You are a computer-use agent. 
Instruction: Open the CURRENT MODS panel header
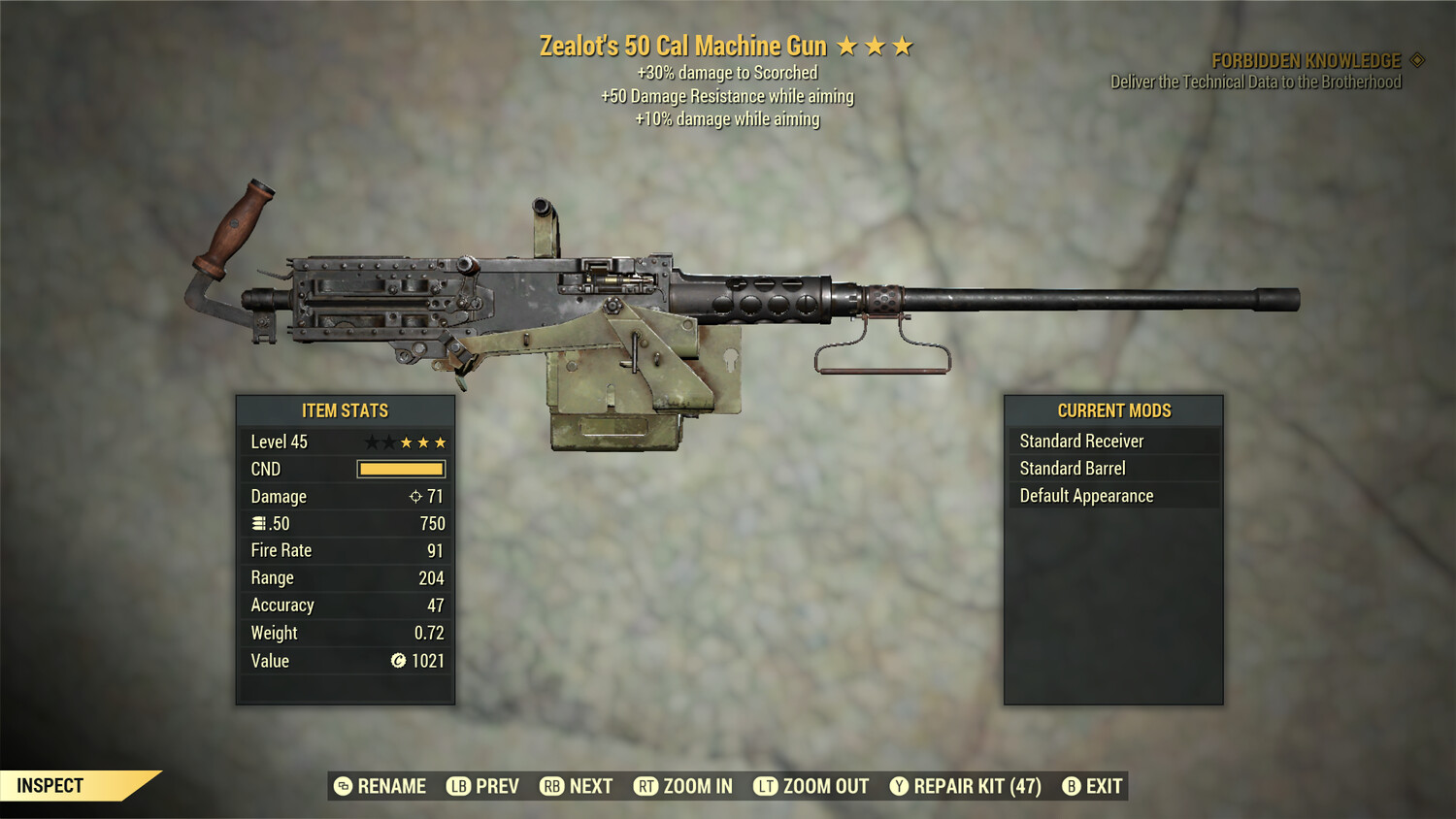1114,409
